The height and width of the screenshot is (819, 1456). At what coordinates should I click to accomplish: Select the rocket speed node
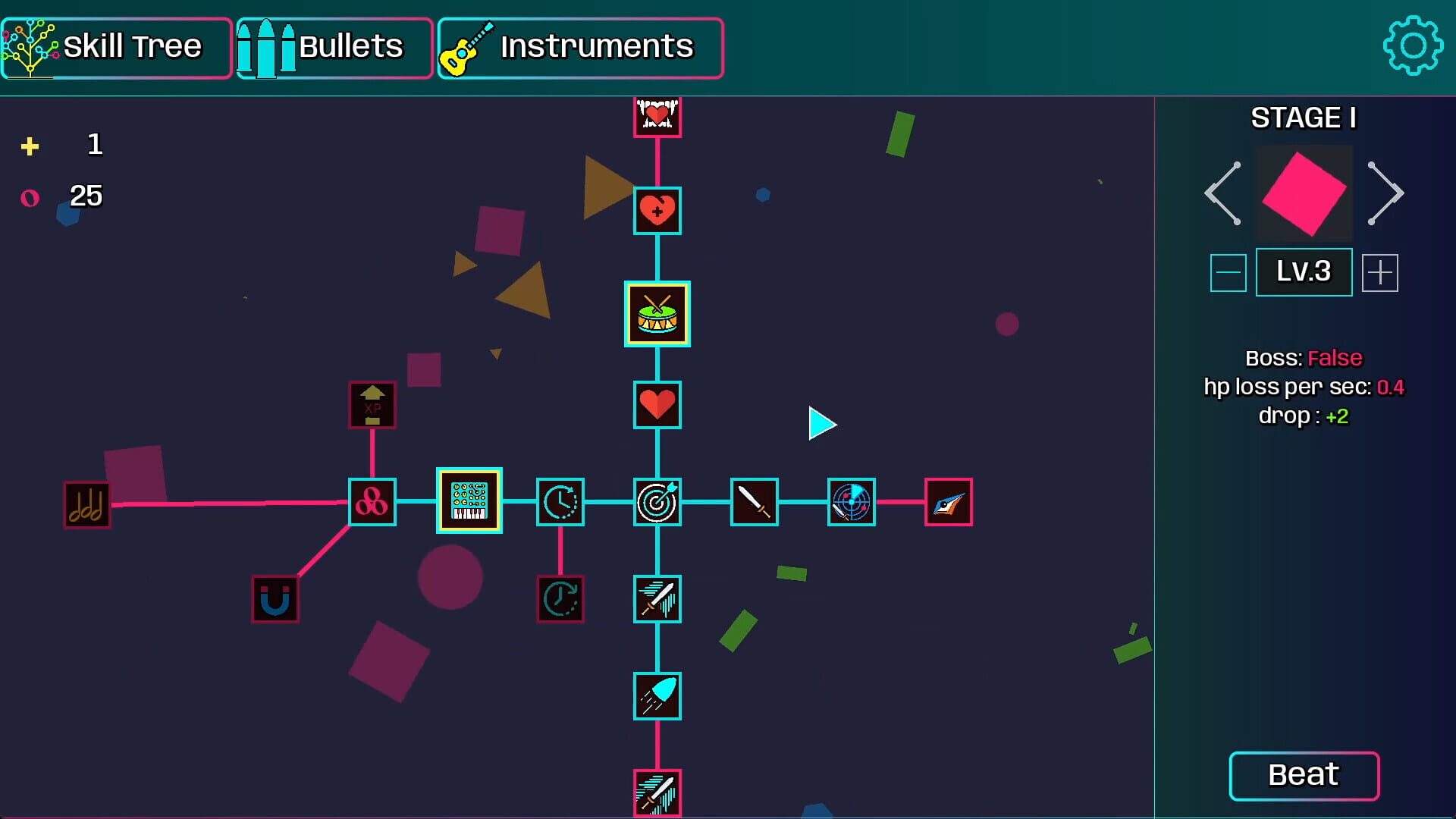657,696
